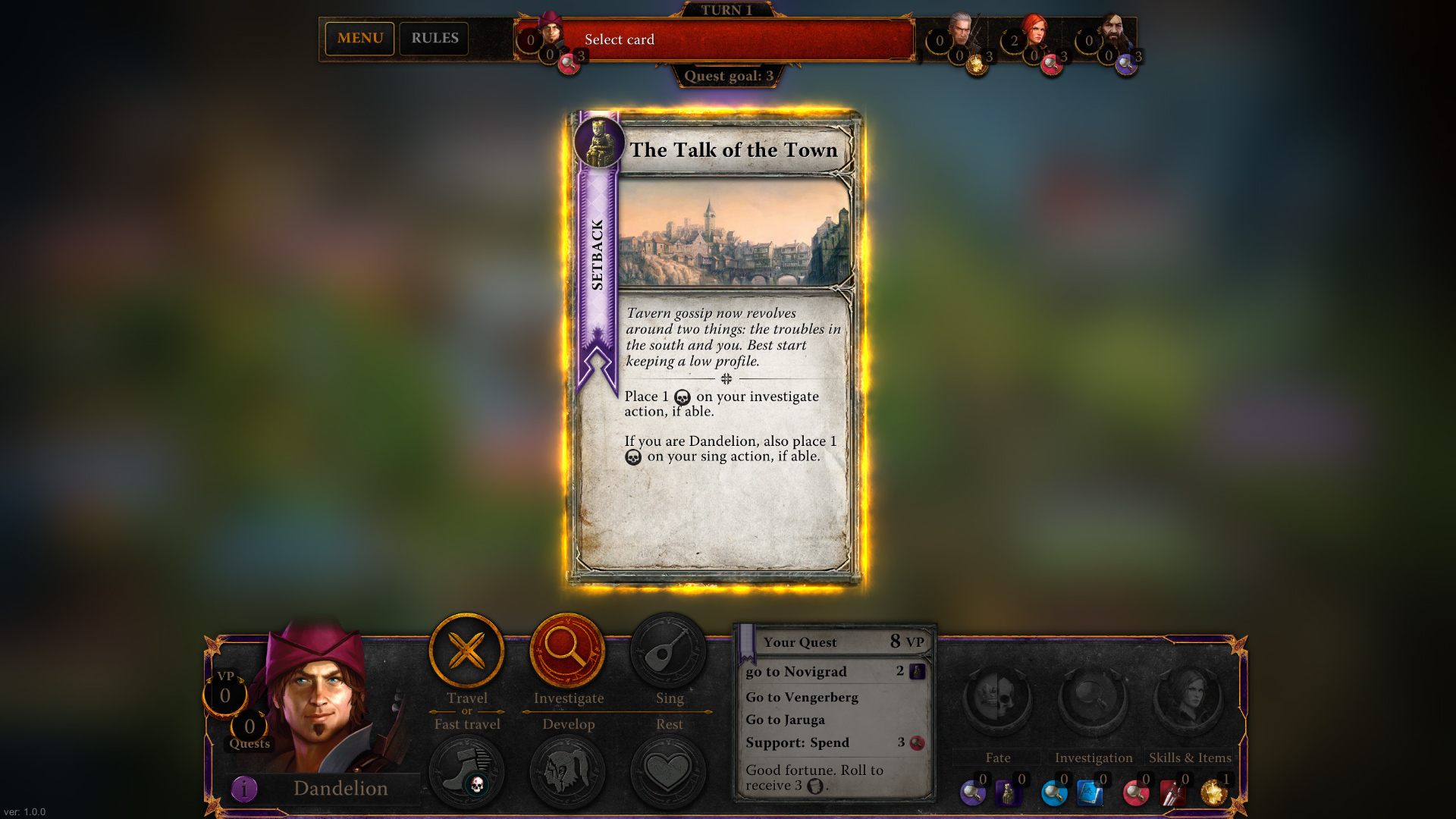Click Dandelion's boot skill icon
This screenshot has height=819, width=1456.
click(x=466, y=770)
